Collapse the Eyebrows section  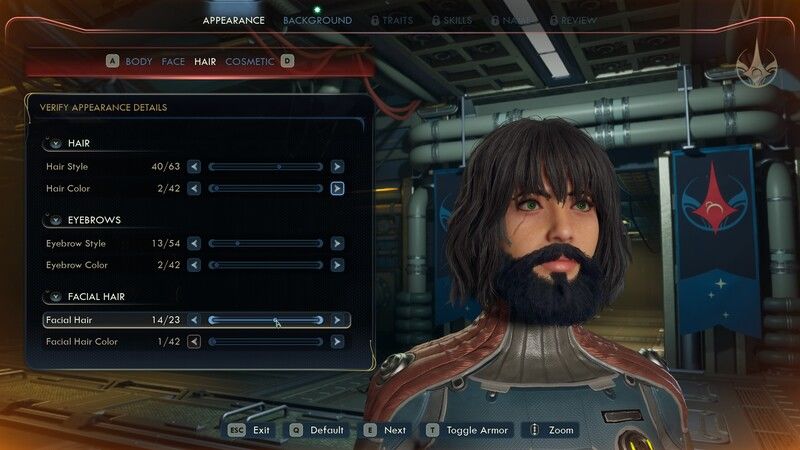pyautogui.click(x=56, y=220)
